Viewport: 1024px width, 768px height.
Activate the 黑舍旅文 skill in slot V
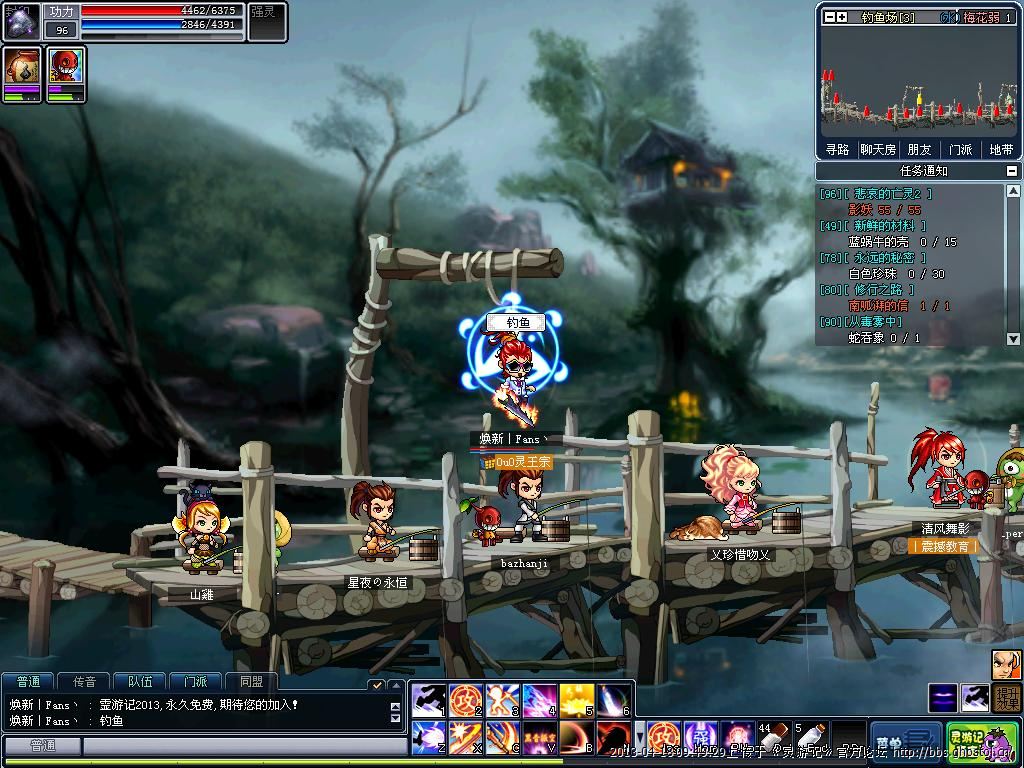[x=540, y=738]
